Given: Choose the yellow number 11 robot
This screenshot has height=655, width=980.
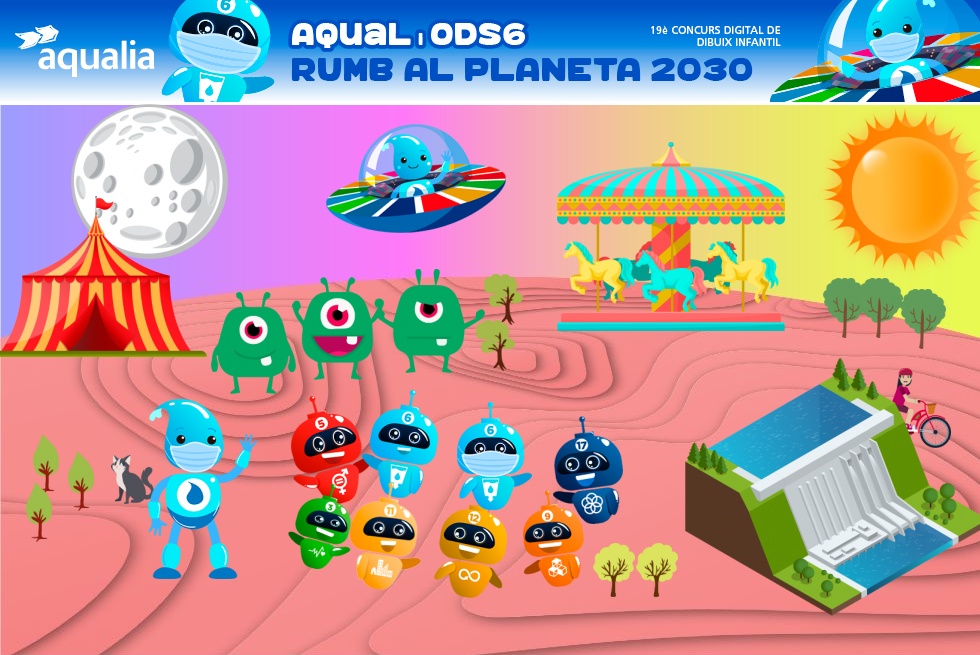Looking at the screenshot, I should click(x=384, y=539).
